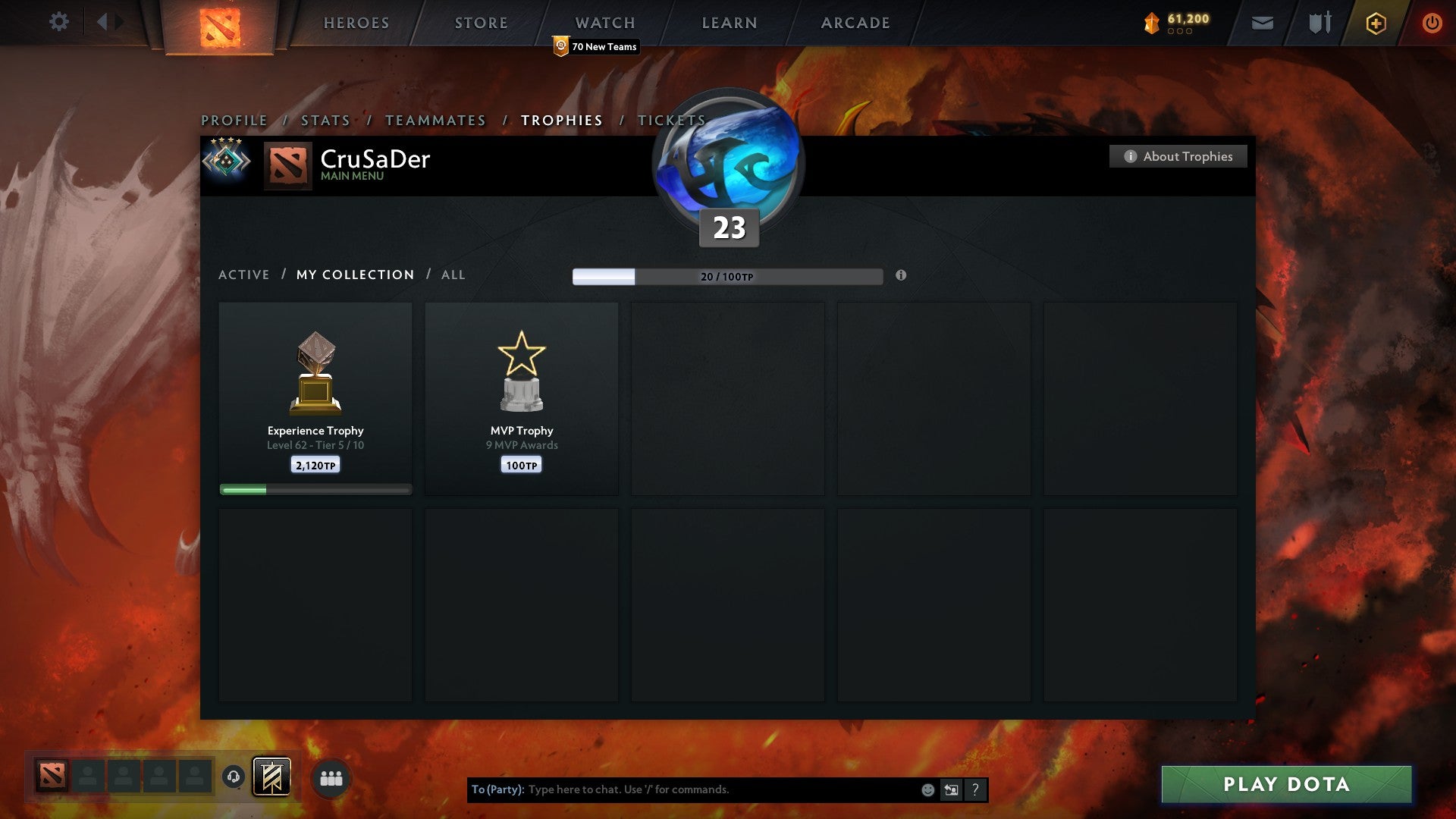
Task: Switch to the ACTIVE trophies view
Action: point(244,275)
